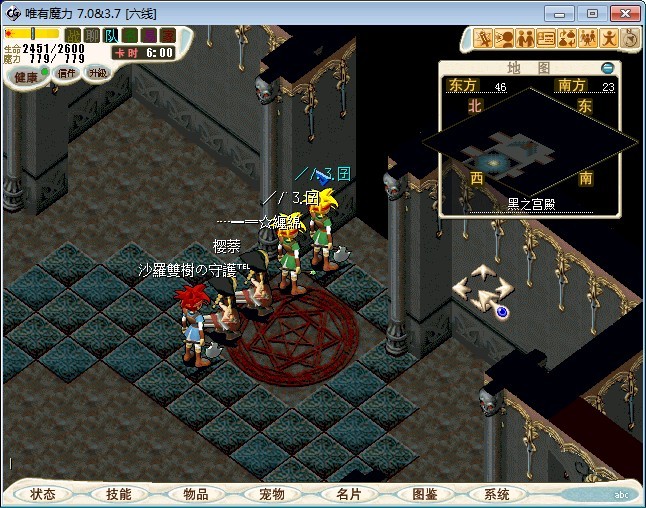This screenshot has width=646, height=508.
Task: Open the 宠物 pets menu
Action: [271, 494]
